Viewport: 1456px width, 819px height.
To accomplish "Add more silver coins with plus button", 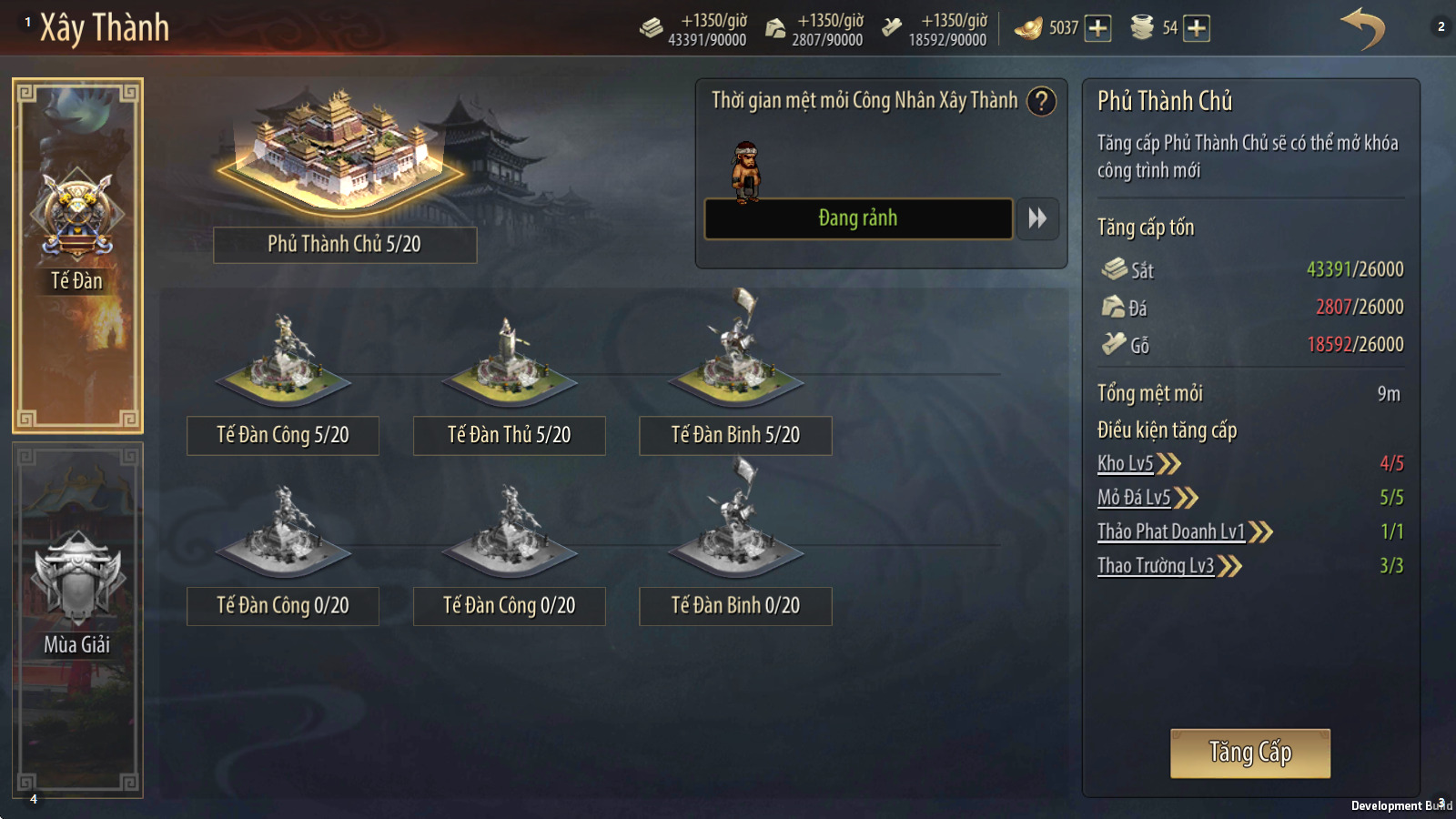I will [x=1197, y=28].
